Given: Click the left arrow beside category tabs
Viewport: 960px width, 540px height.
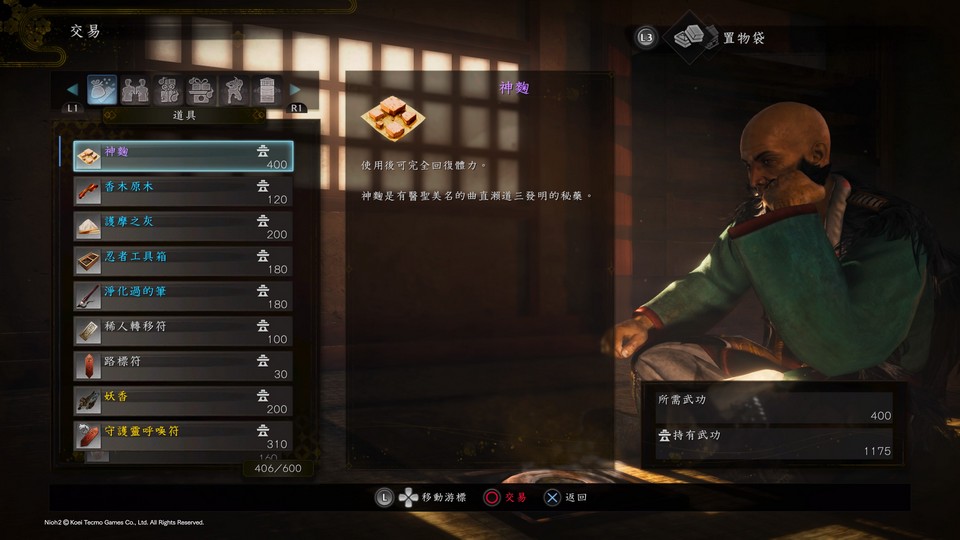Looking at the screenshot, I should [x=73, y=90].
